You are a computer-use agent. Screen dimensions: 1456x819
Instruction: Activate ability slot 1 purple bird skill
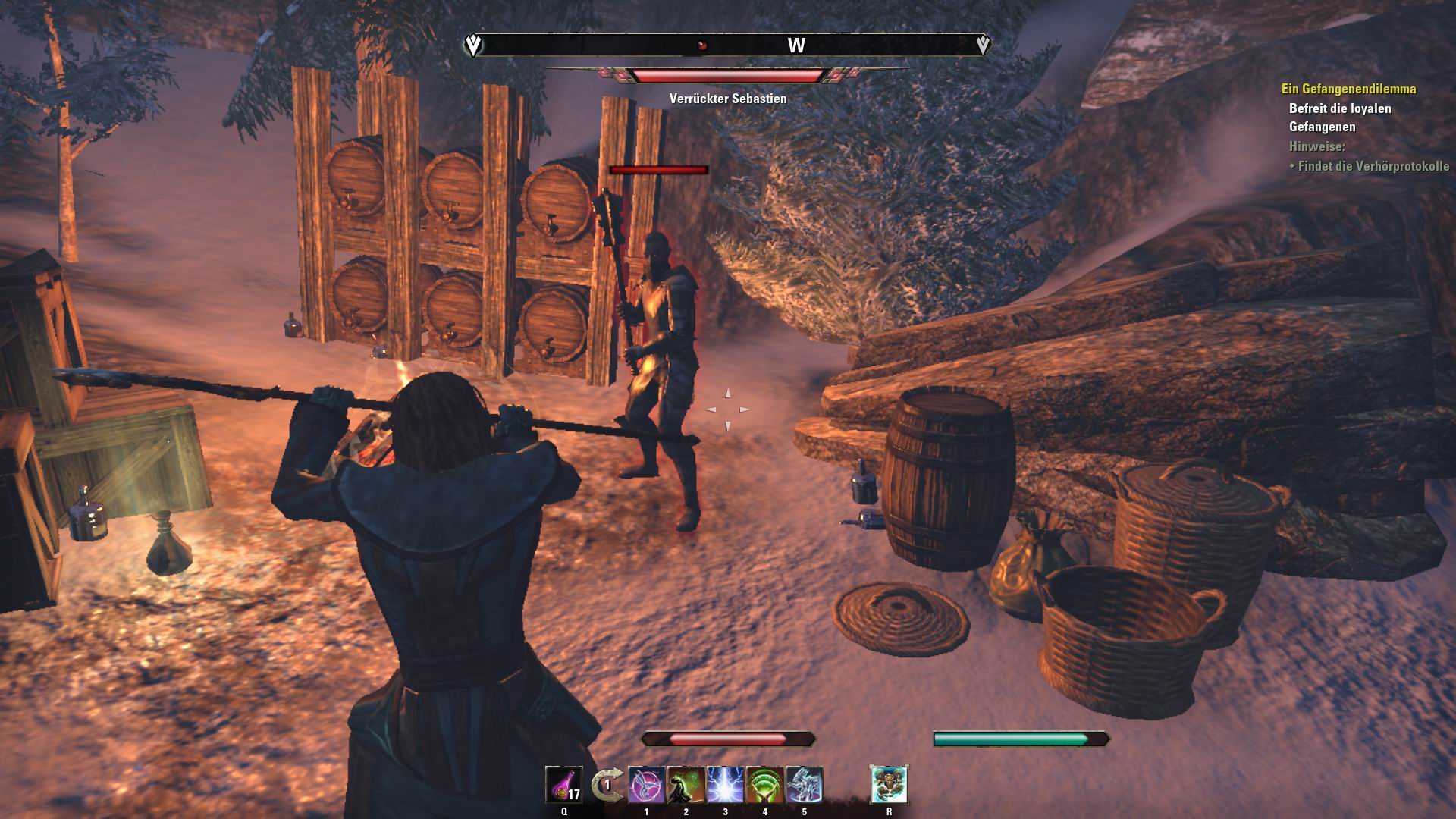pos(646,785)
